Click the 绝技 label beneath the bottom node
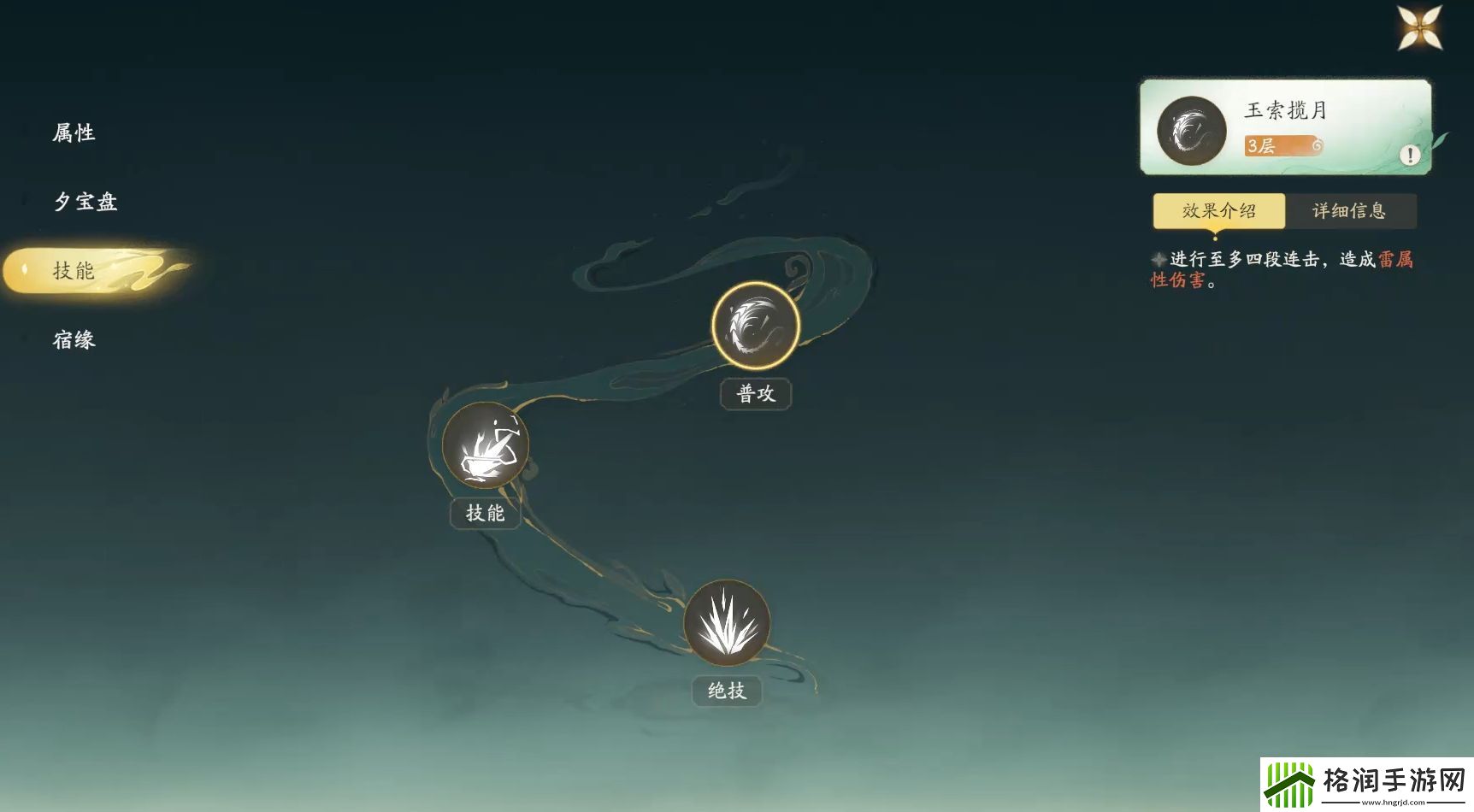The width and height of the screenshot is (1474, 812). click(725, 691)
